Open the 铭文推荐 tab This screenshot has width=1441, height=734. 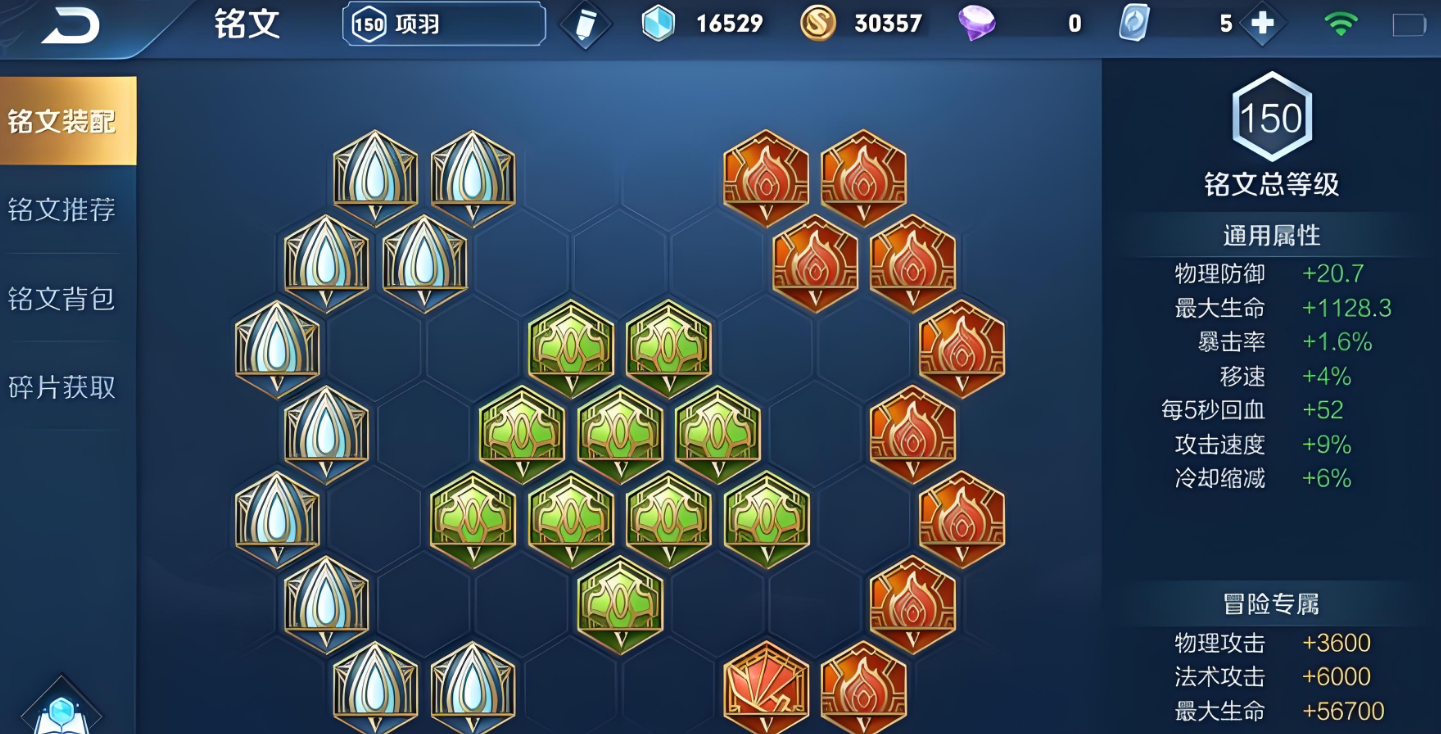tap(62, 209)
